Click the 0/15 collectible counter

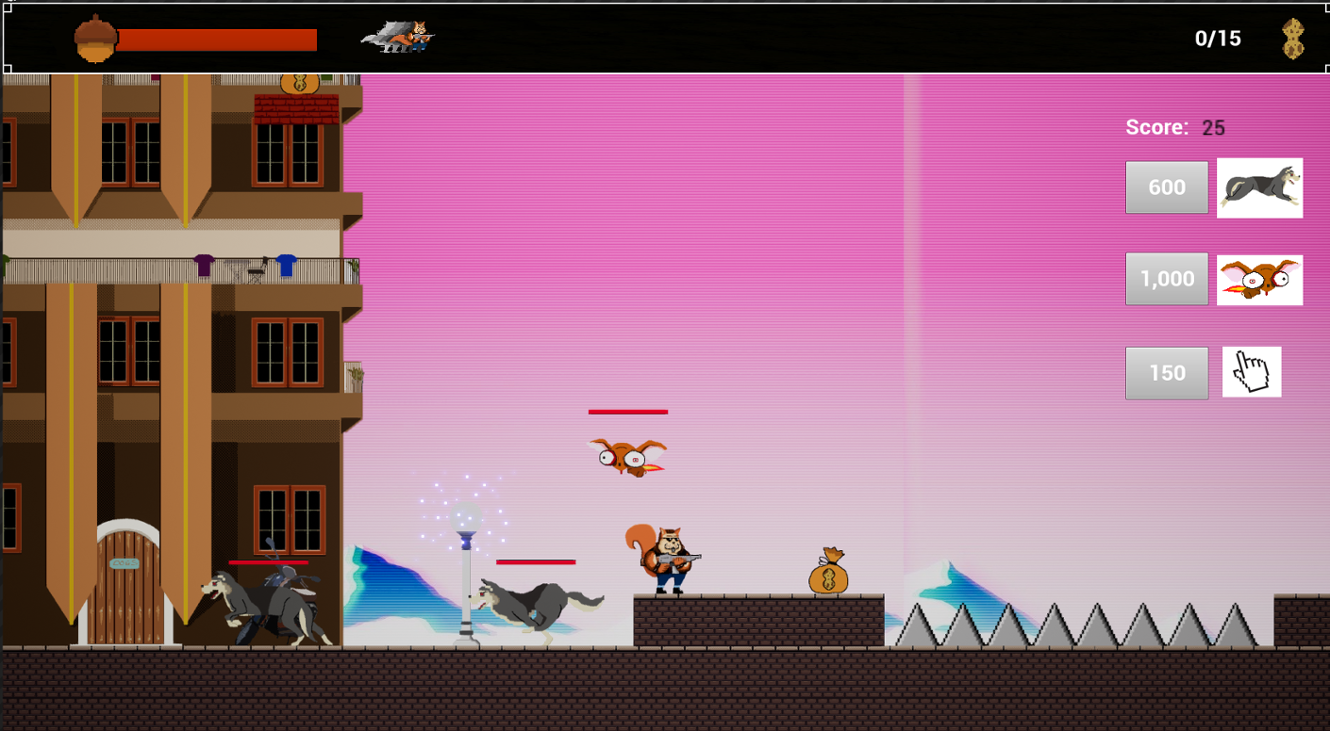(1217, 38)
